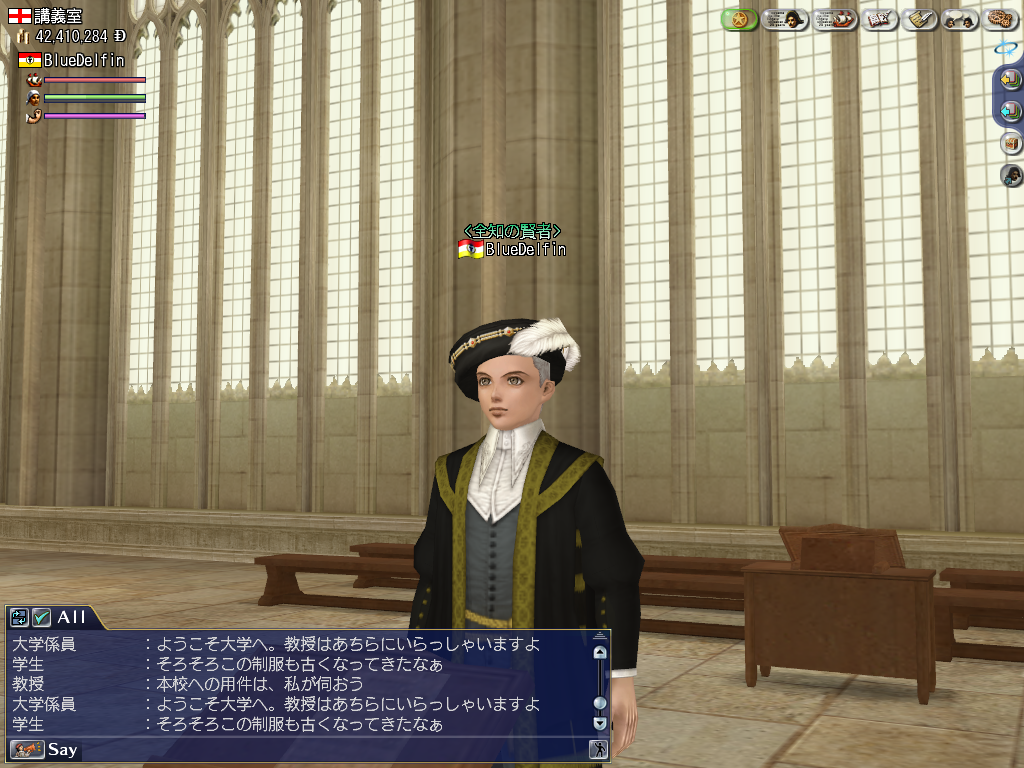This screenshot has height=768, width=1024.
Task: Open the open-book journal menu
Action: click(880, 19)
